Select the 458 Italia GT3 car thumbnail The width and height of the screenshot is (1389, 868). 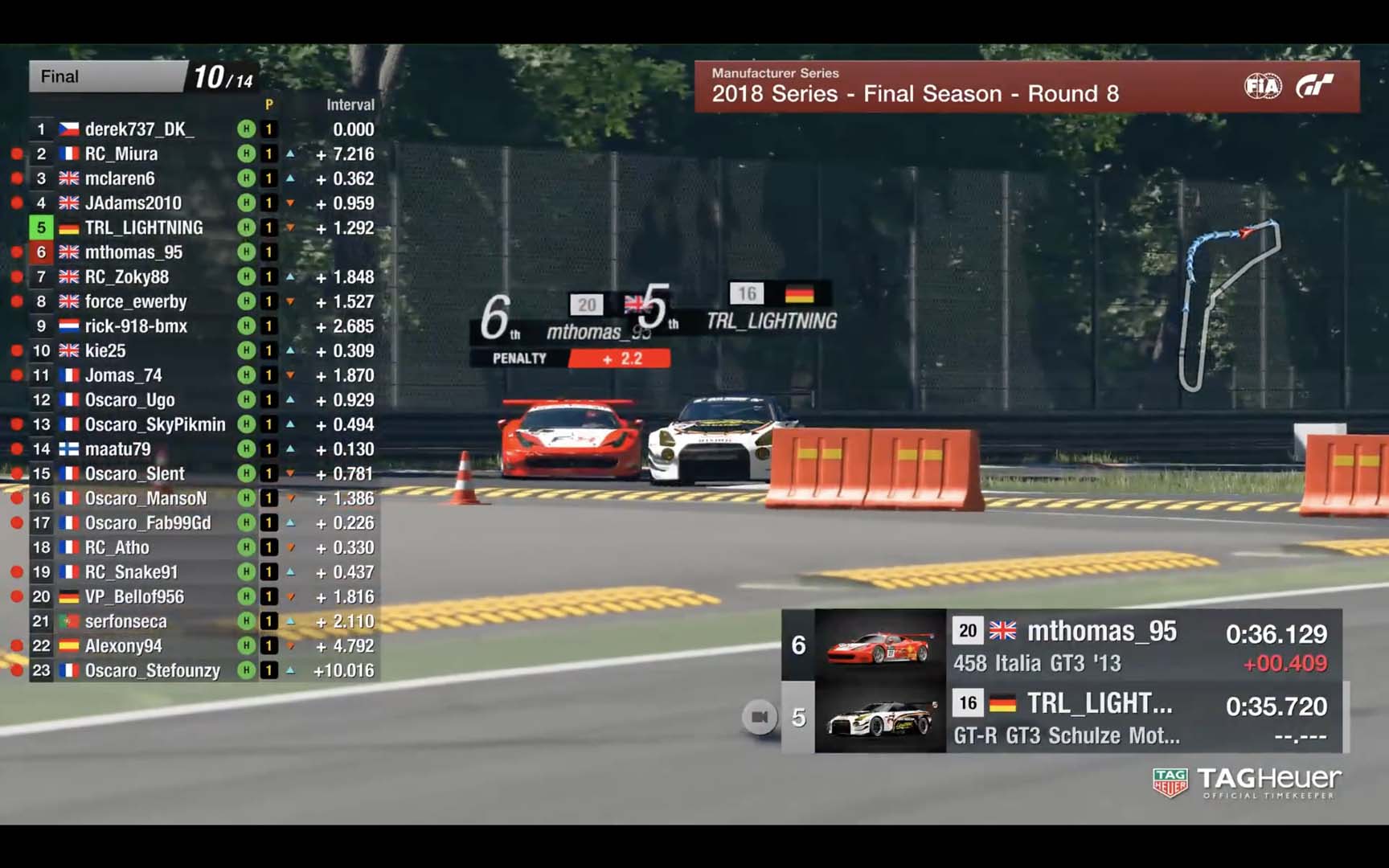tap(880, 646)
